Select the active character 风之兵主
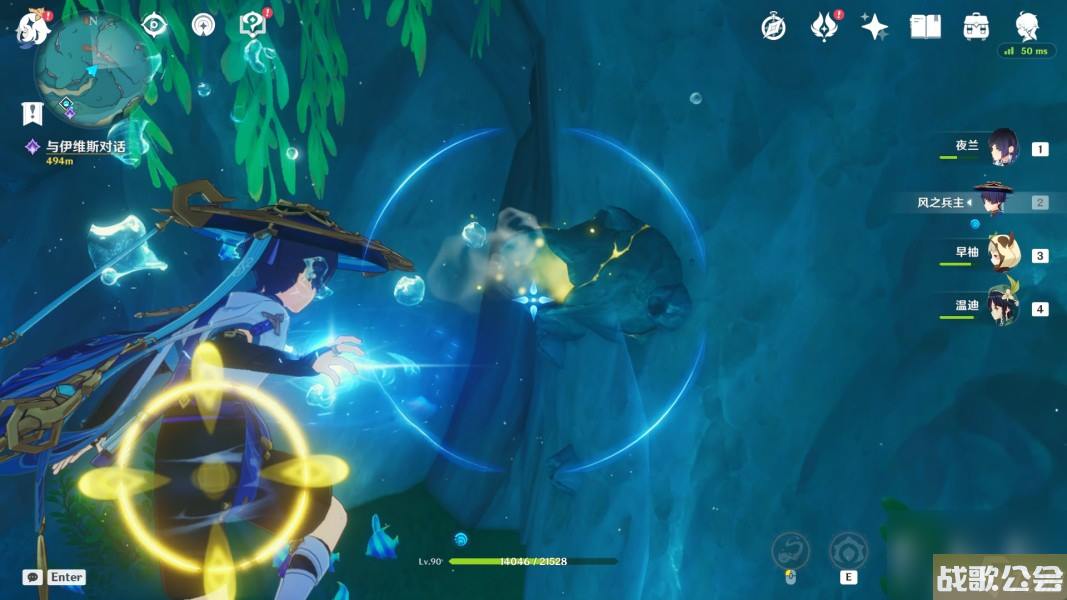The width and height of the screenshot is (1067, 600). point(994,202)
